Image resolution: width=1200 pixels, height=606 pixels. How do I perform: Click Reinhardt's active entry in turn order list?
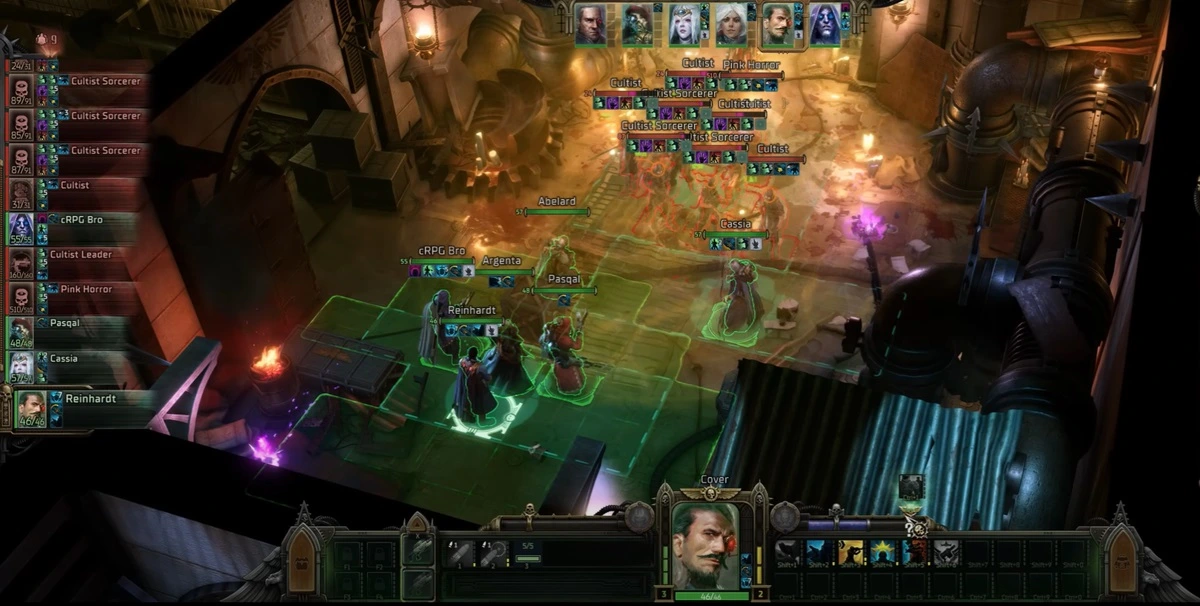[x=80, y=406]
